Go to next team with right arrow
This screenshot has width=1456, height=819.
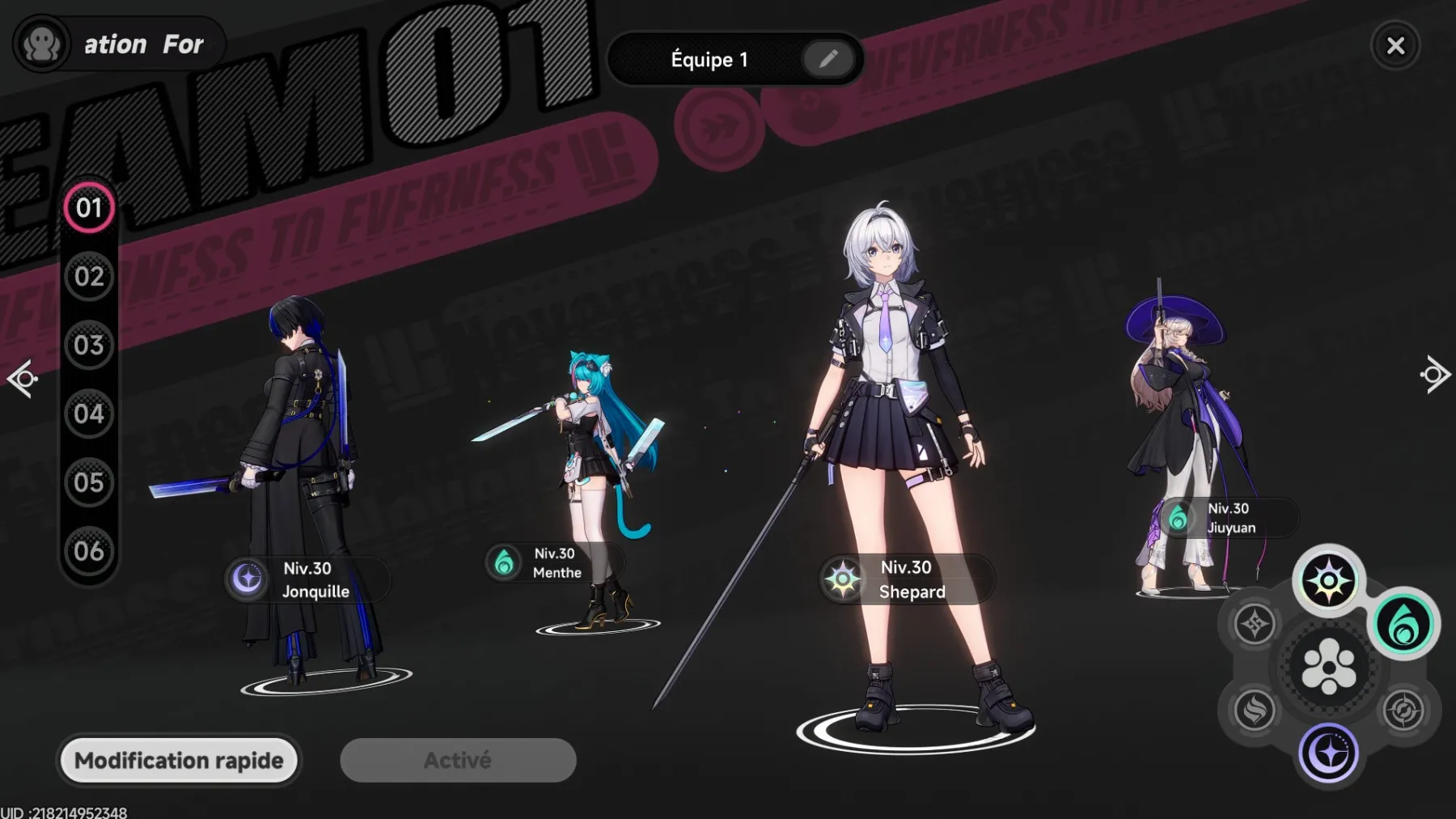click(x=1434, y=375)
